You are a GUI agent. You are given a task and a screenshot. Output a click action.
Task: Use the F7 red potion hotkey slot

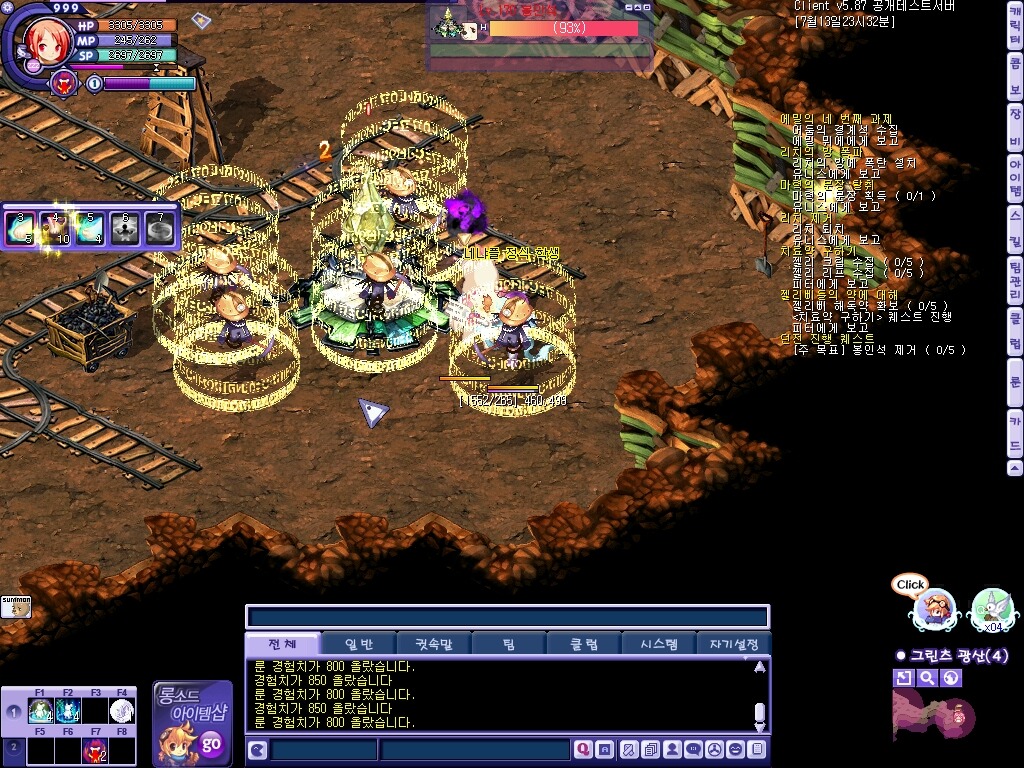pyautogui.click(x=95, y=748)
